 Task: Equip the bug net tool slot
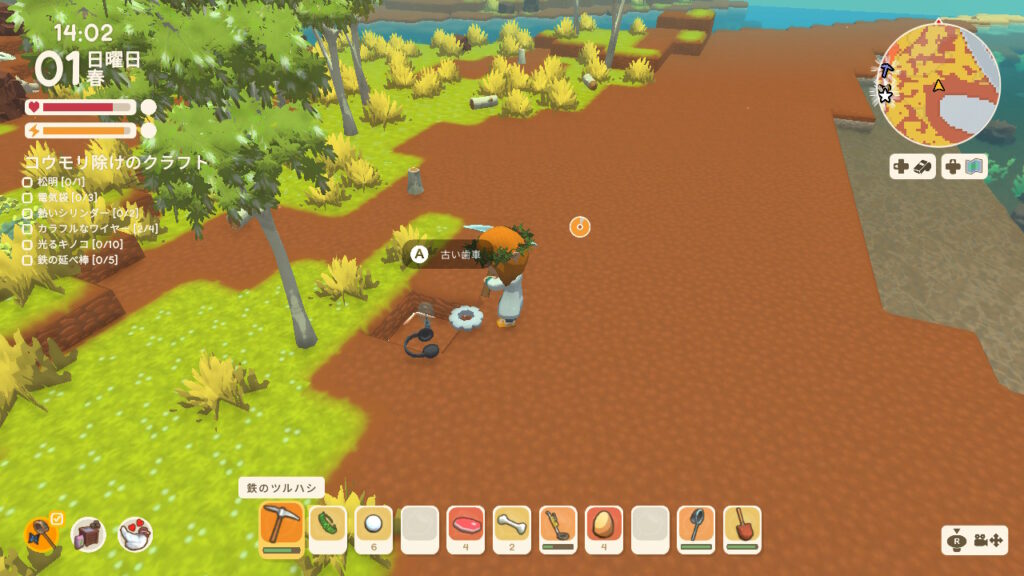695,526
